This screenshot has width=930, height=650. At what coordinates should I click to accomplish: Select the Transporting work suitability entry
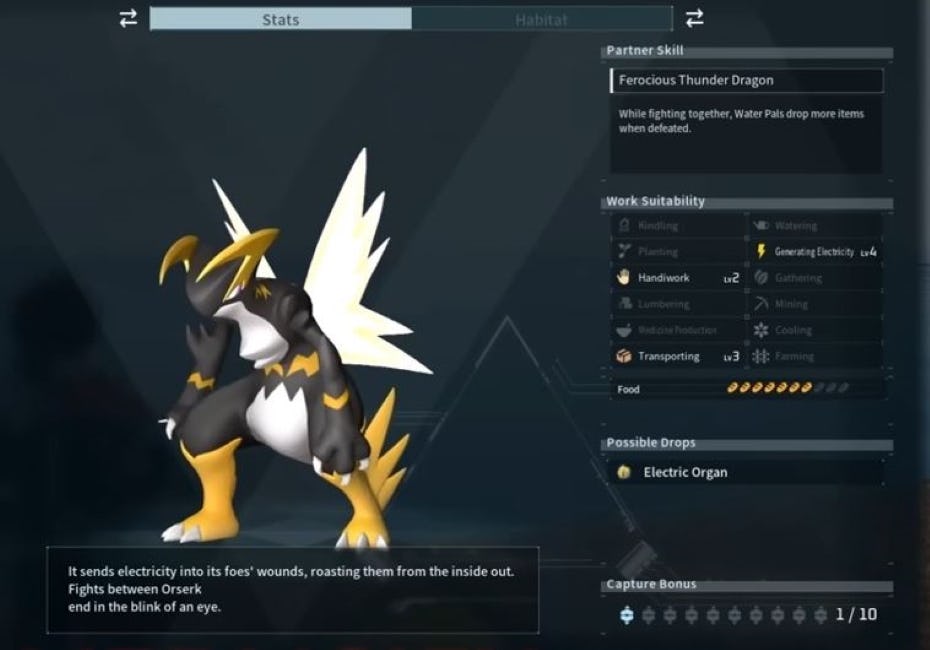click(x=677, y=356)
